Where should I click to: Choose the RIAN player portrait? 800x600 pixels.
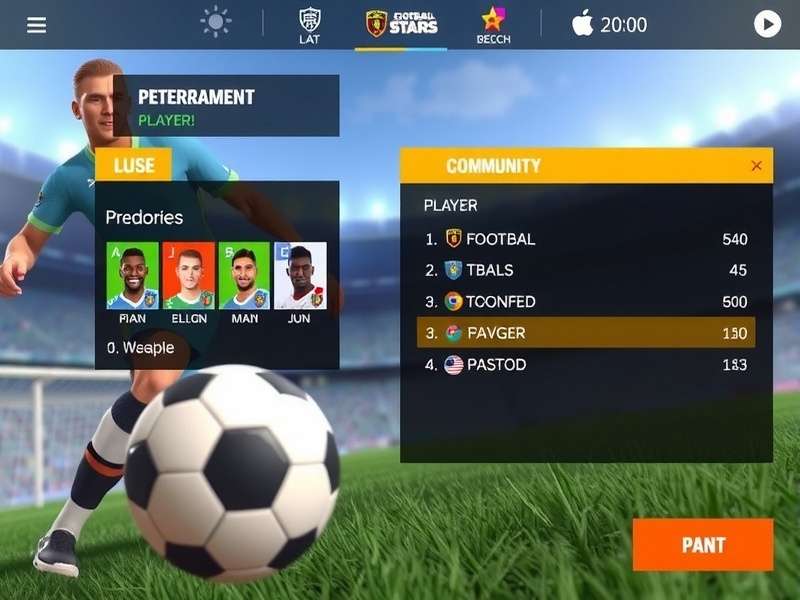click(132, 275)
